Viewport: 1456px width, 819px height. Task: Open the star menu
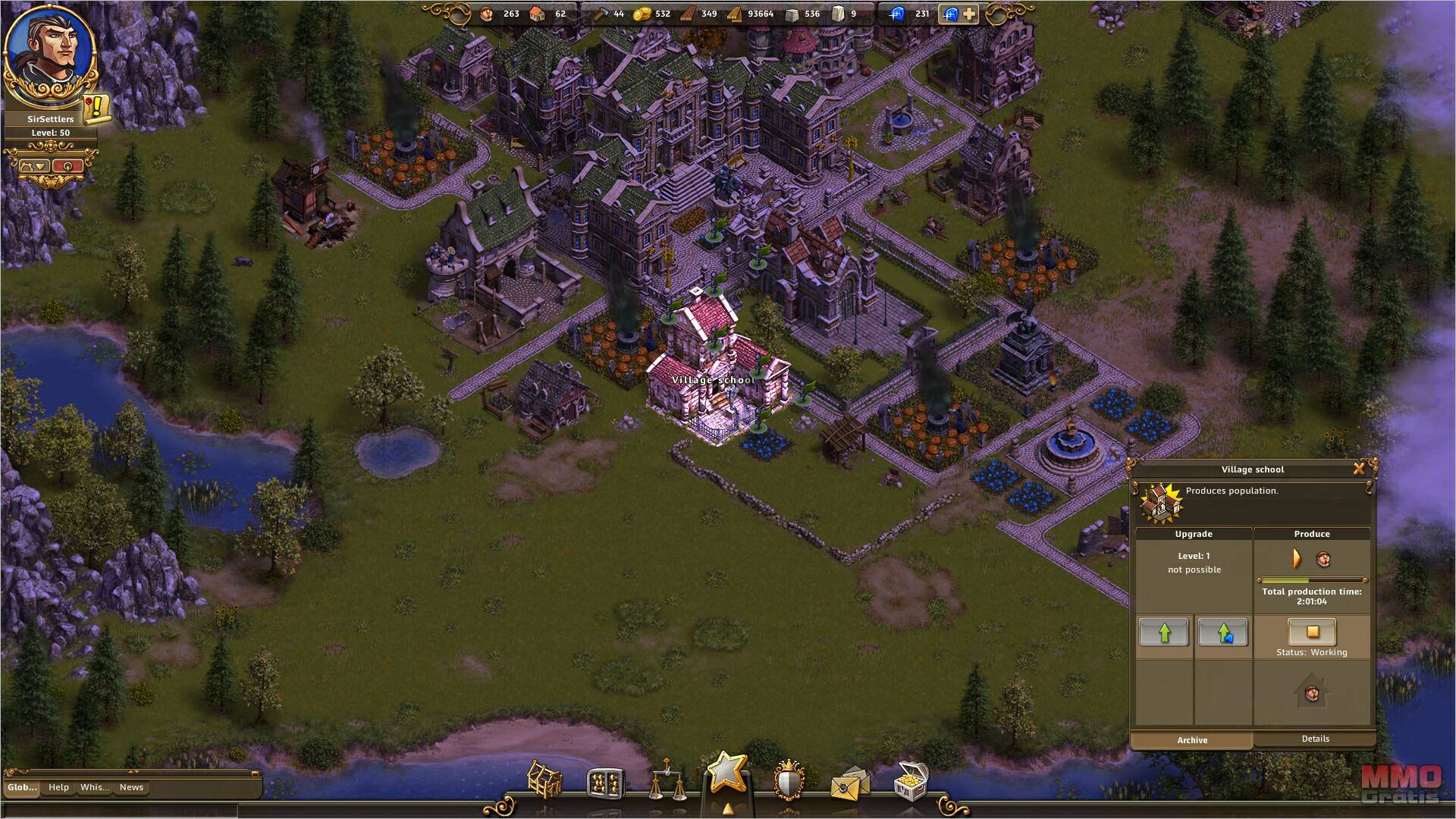[727, 773]
